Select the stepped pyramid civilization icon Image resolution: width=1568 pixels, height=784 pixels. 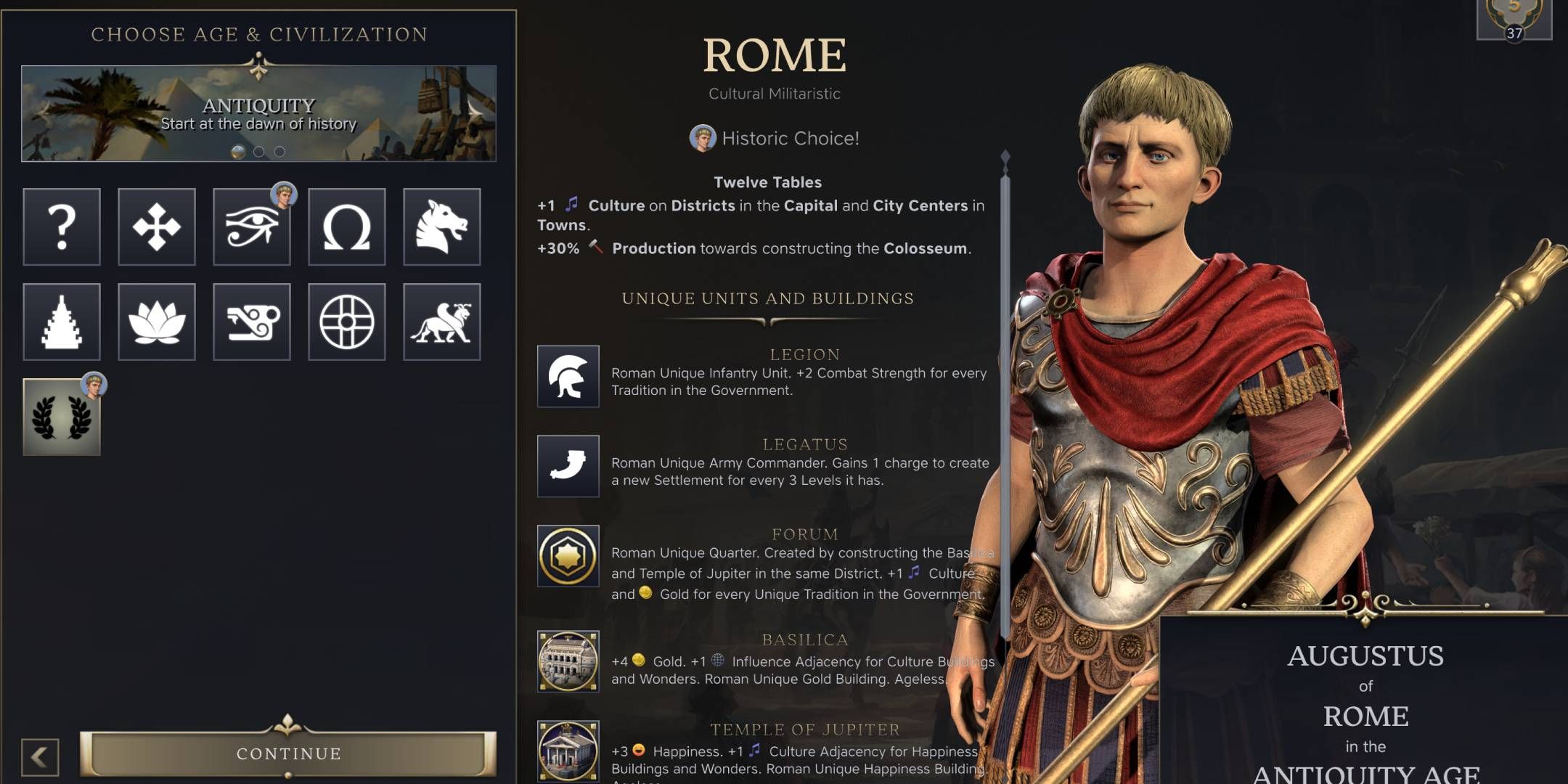click(x=62, y=322)
